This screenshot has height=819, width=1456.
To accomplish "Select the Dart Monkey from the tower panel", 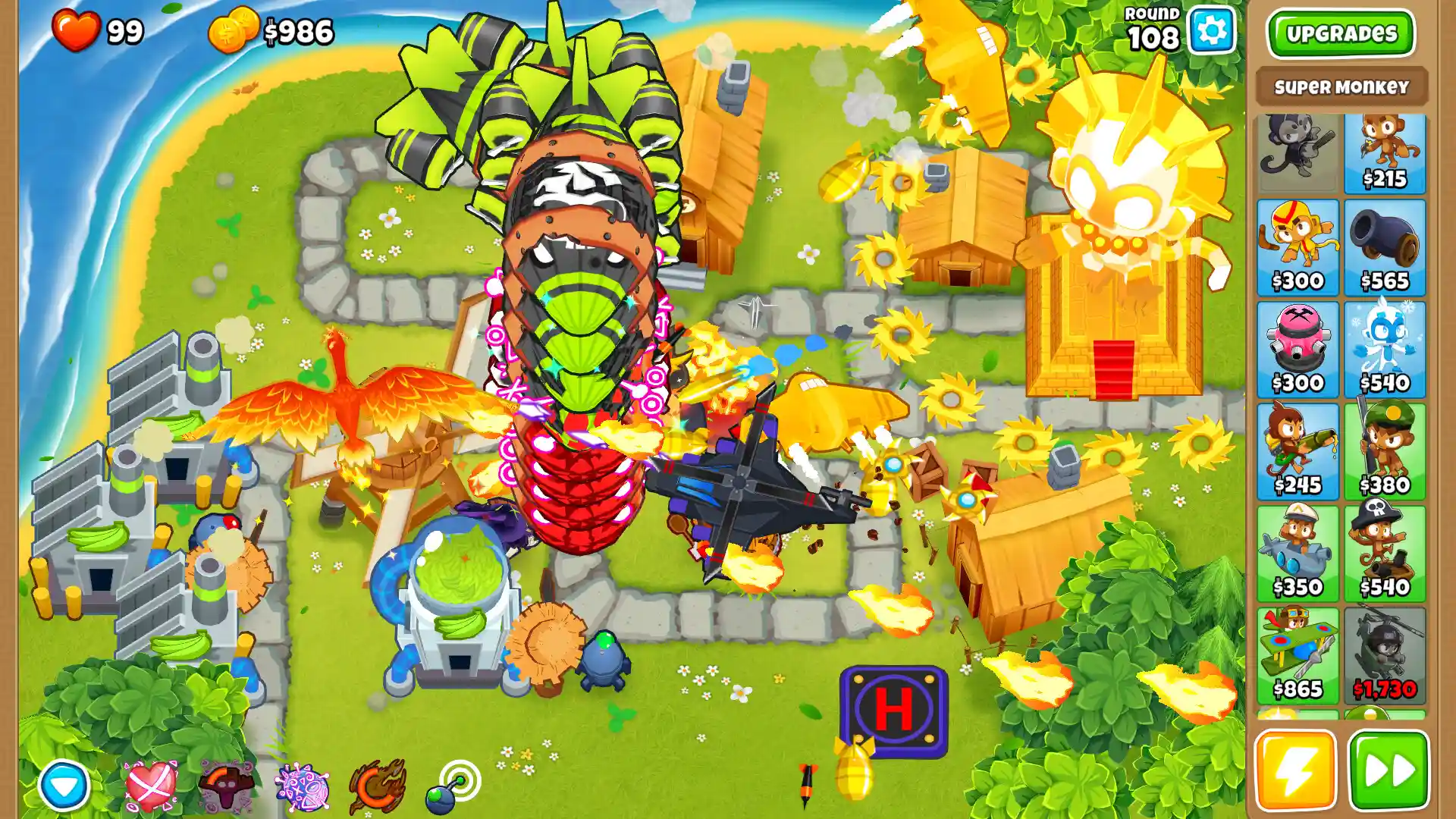I will 1385,152.
